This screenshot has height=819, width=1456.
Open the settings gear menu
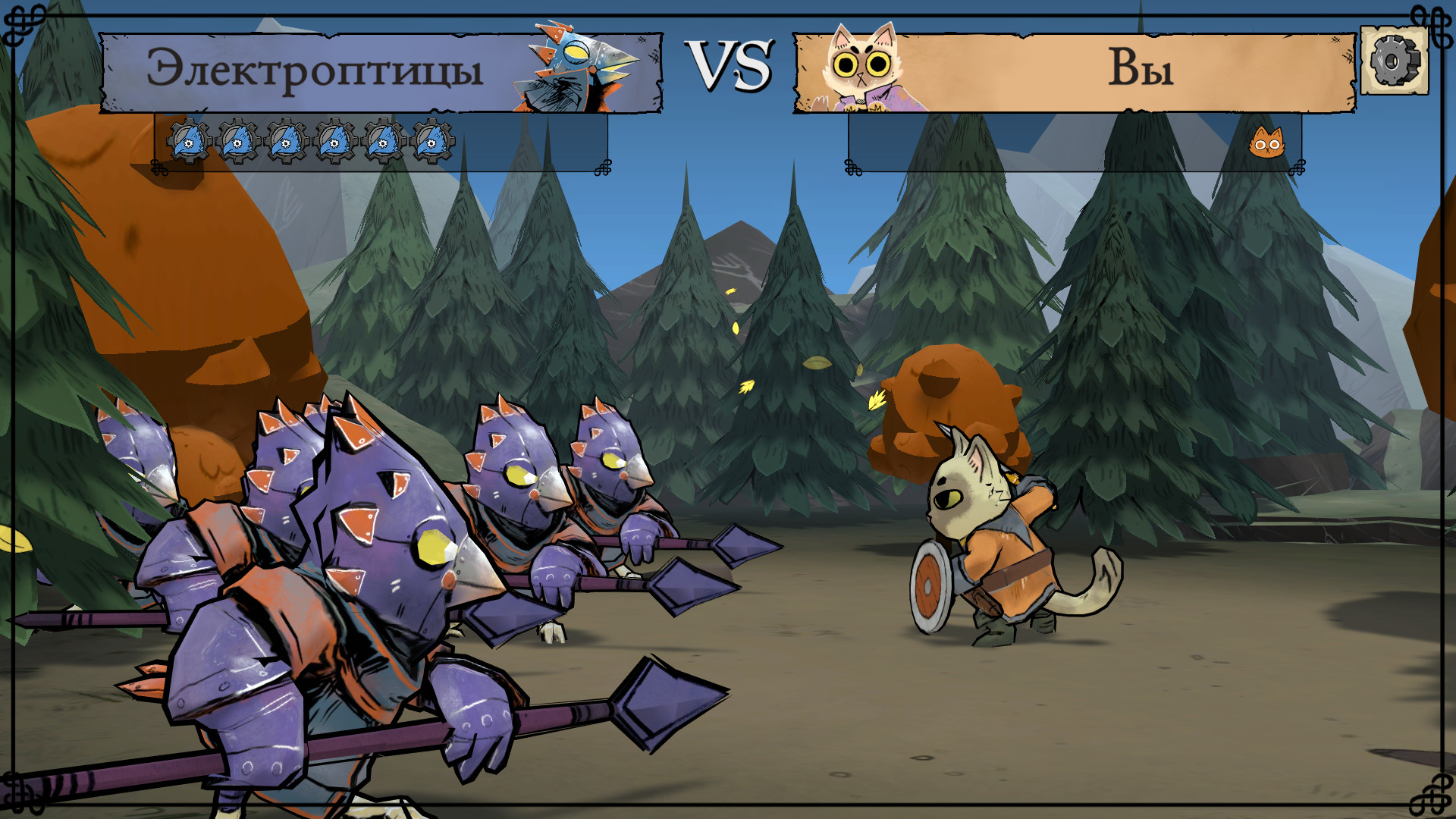click(1395, 61)
